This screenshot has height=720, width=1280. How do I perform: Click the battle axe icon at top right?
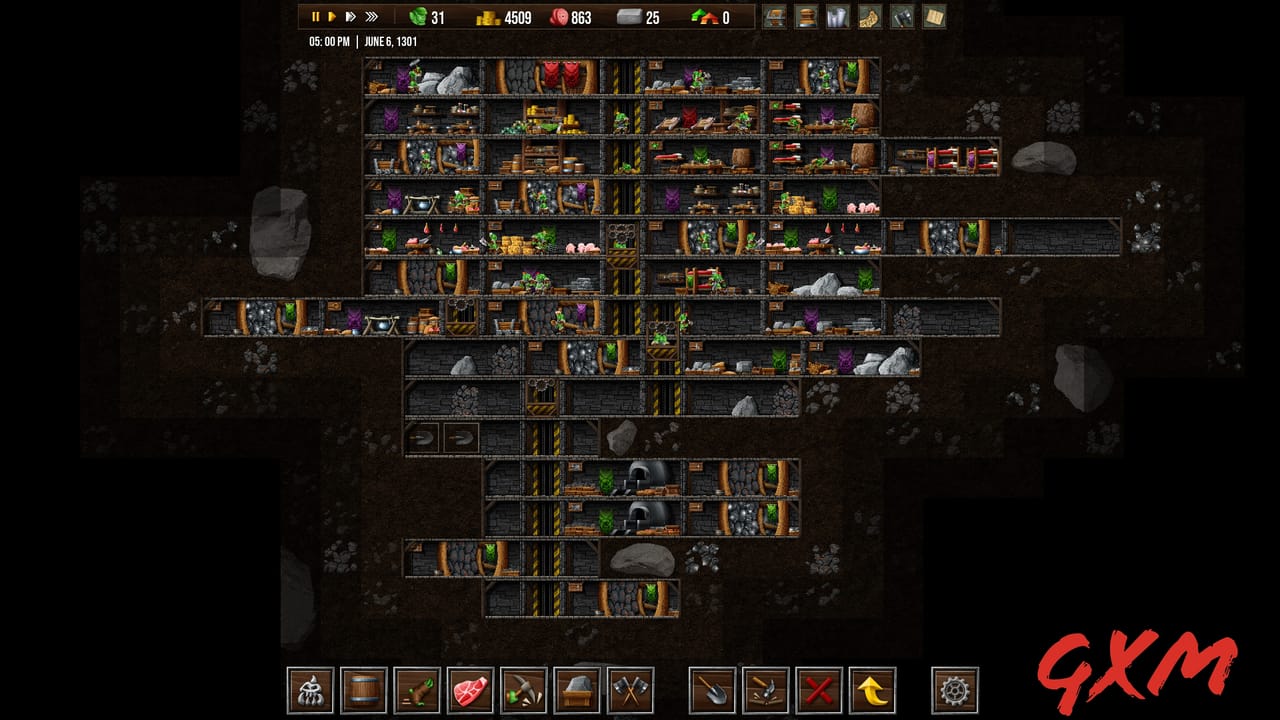coord(901,17)
